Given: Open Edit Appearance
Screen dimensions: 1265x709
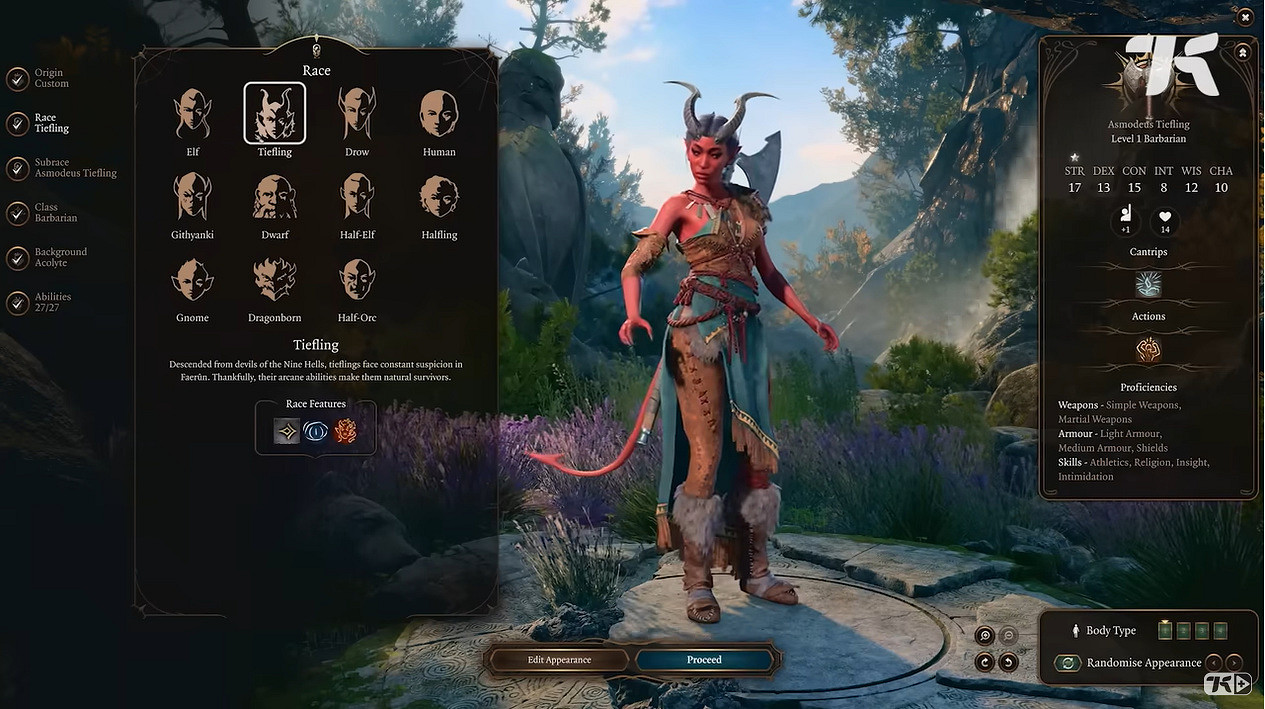Looking at the screenshot, I should [x=559, y=660].
